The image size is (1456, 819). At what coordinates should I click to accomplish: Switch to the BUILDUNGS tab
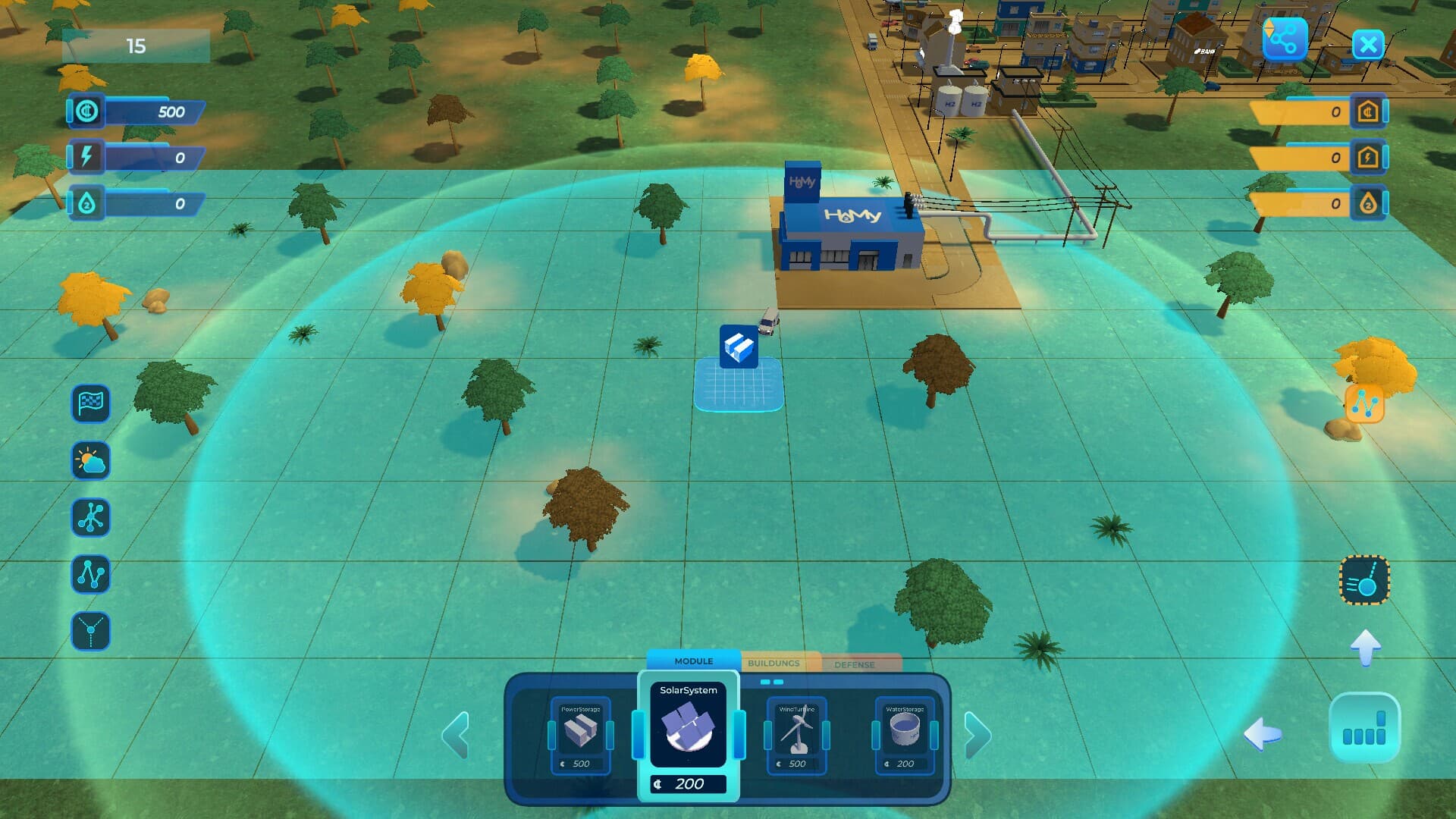click(x=773, y=663)
